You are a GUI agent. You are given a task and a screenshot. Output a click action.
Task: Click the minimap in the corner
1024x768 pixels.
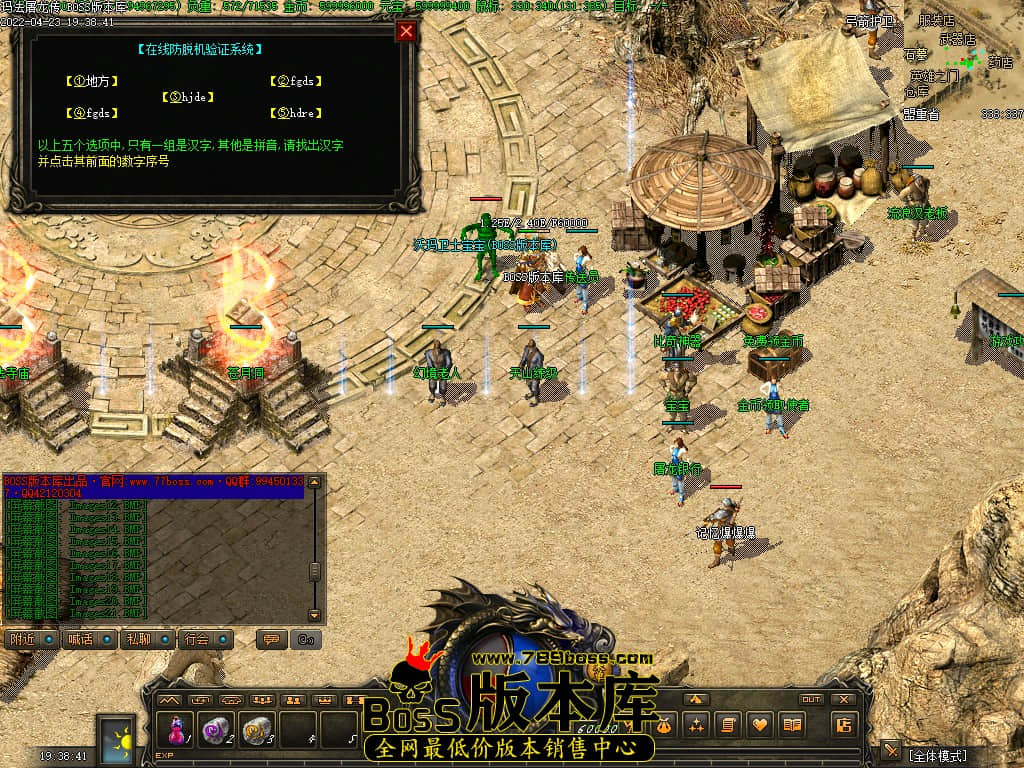(963, 60)
